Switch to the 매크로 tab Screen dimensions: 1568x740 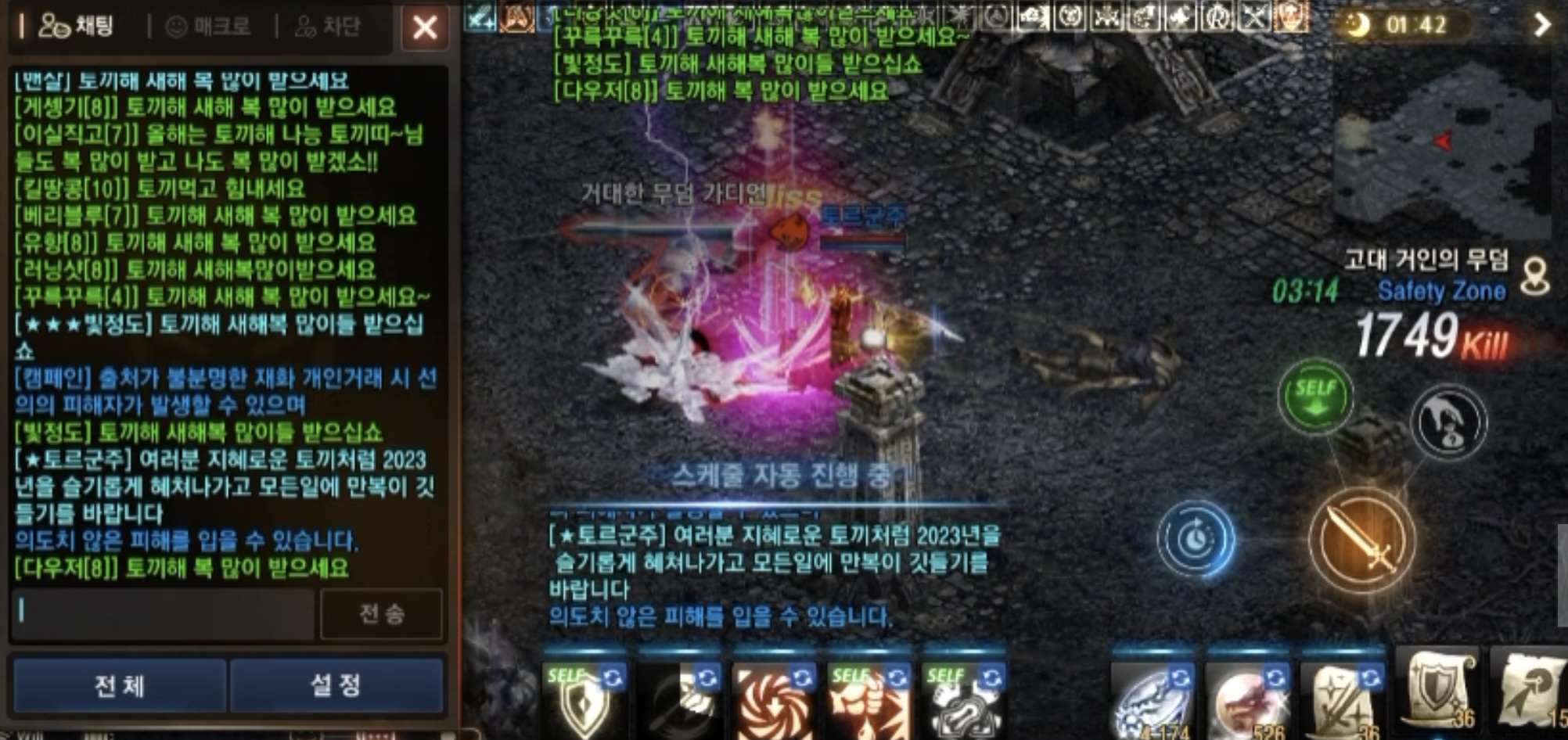207,26
